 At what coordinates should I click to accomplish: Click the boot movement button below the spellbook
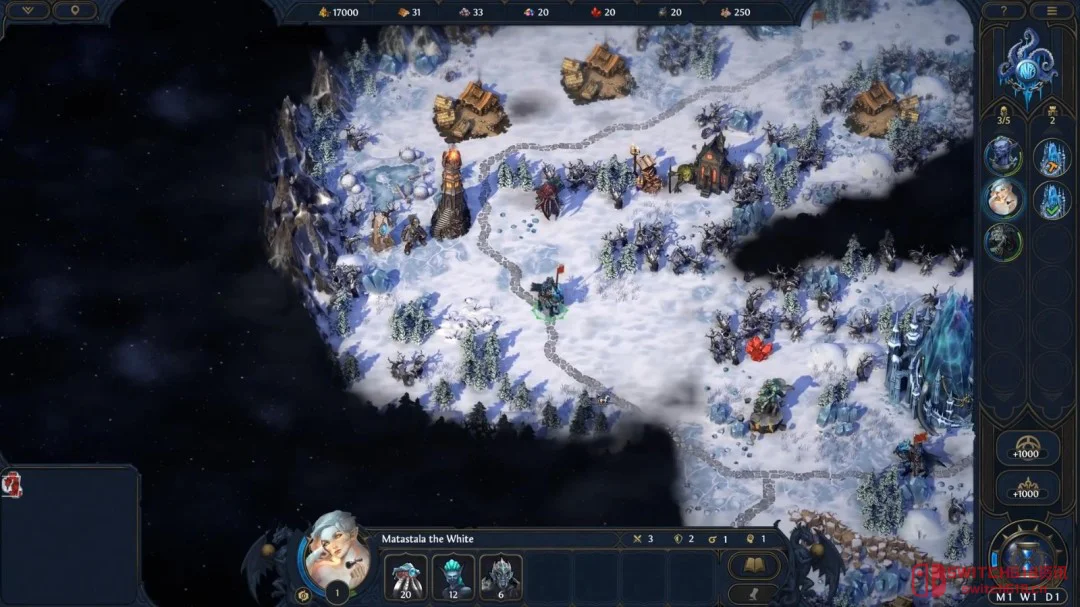pos(753,594)
